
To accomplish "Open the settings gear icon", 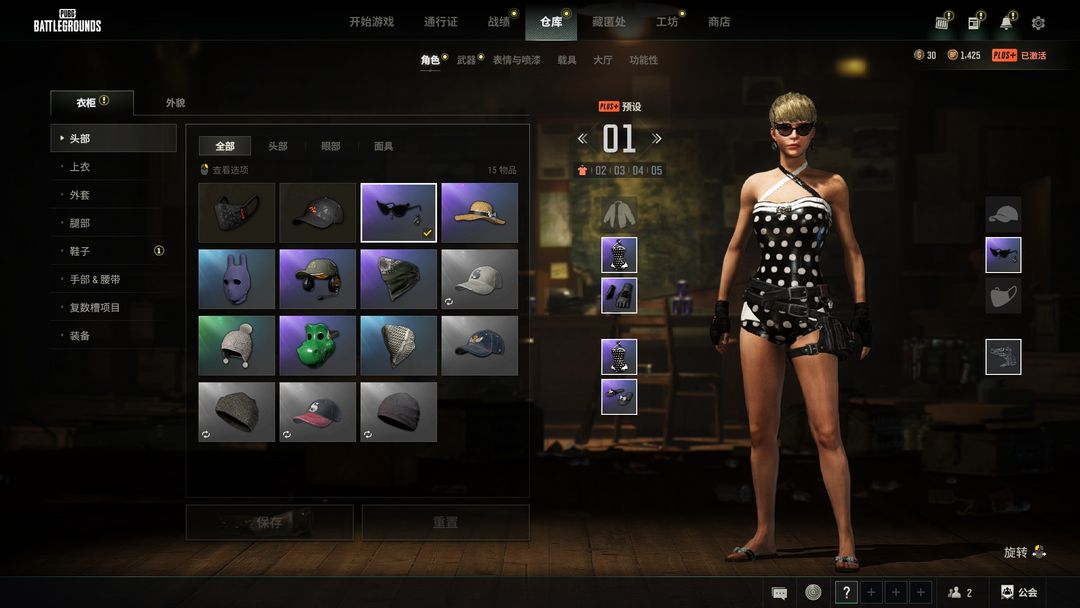I will tap(1038, 23).
